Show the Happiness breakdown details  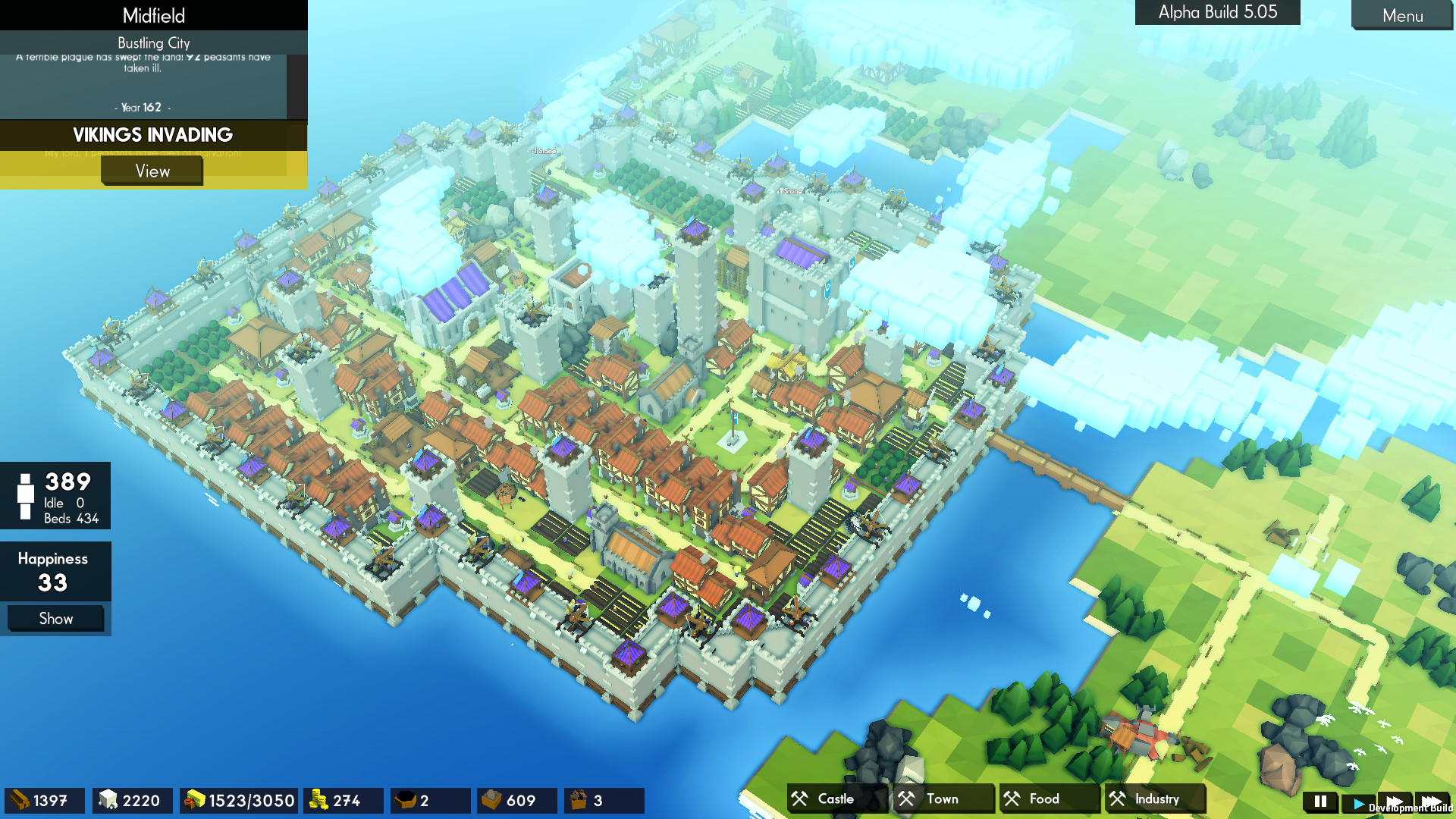[x=55, y=618]
